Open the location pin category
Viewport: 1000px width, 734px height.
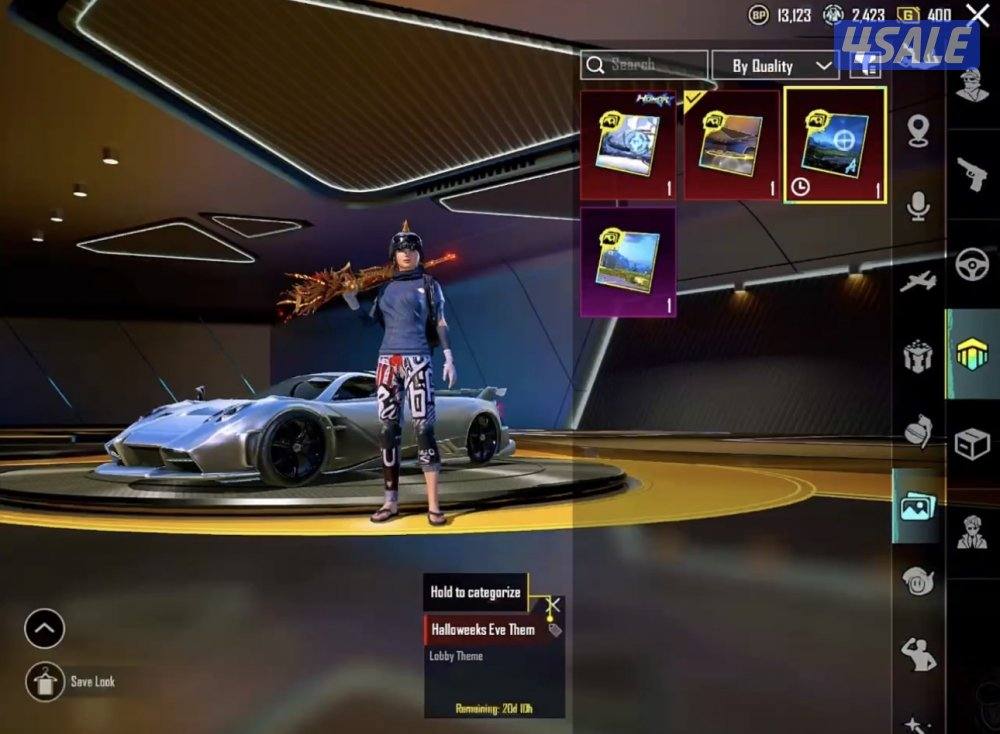[x=918, y=130]
